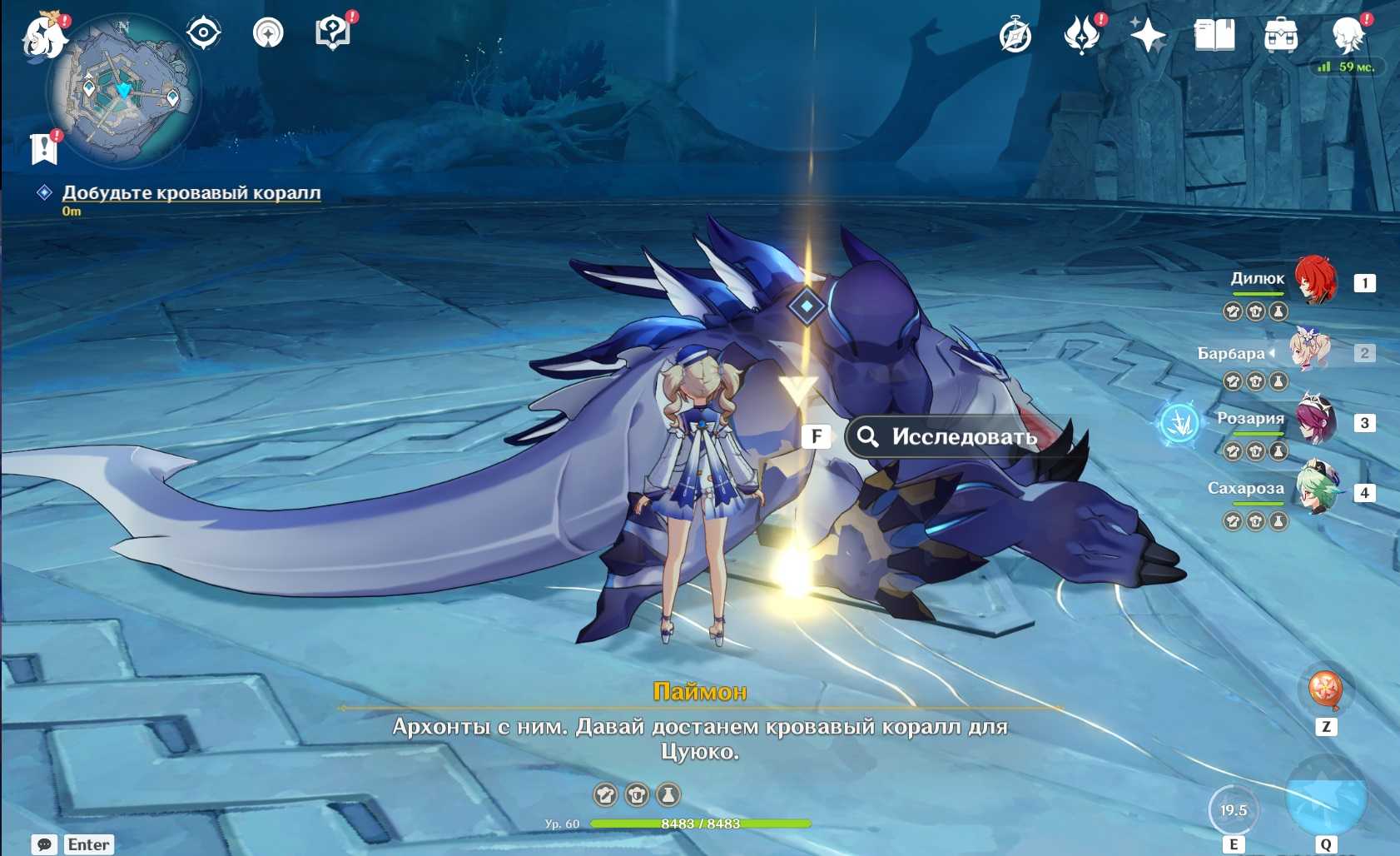Screen dimensions: 1400x856
Task: Open the open-book handbook icon
Action: coord(1214,36)
